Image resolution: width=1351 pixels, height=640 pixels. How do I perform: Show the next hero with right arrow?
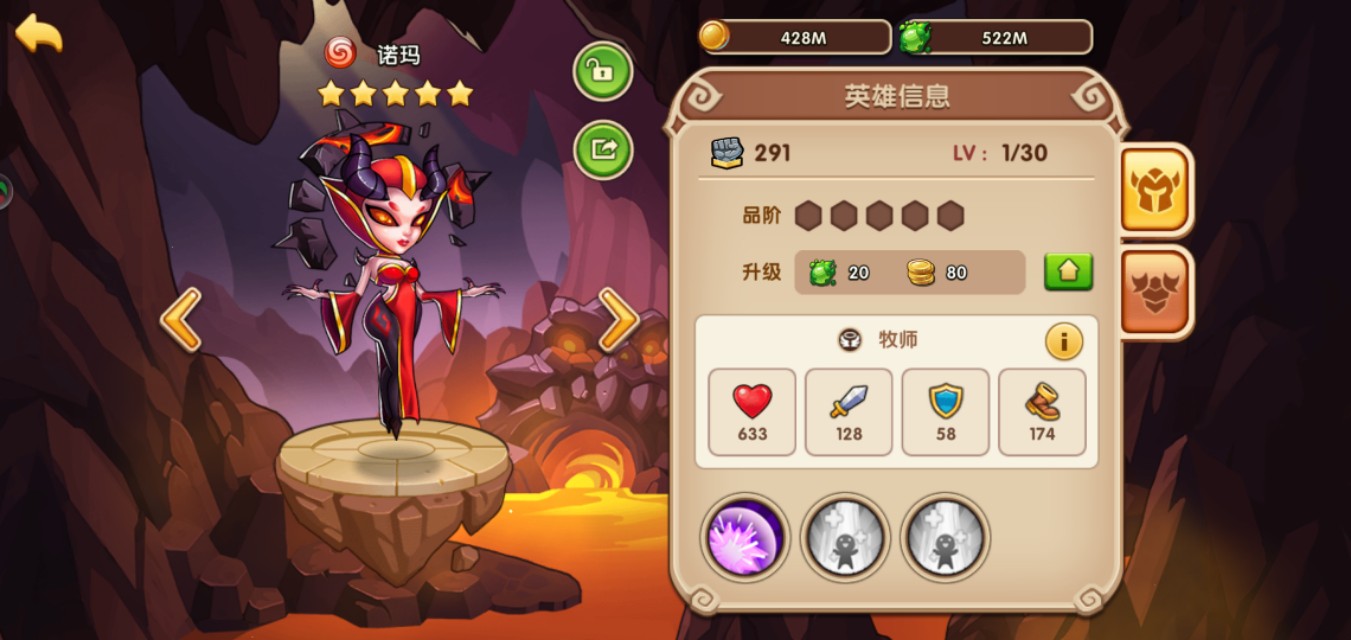coord(619,320)
